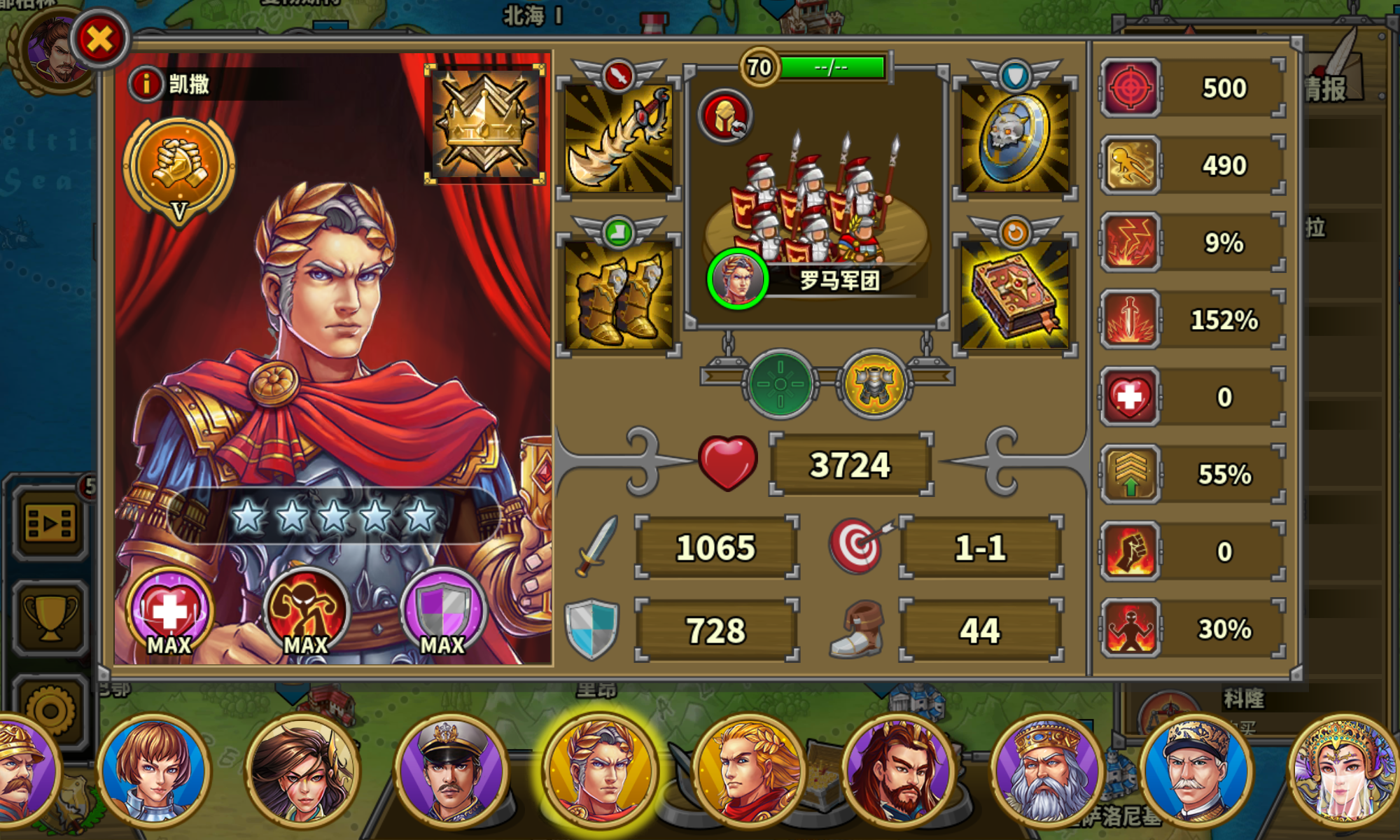
Task: Toggle the green crosshair display mode
Action: [780, 384]
